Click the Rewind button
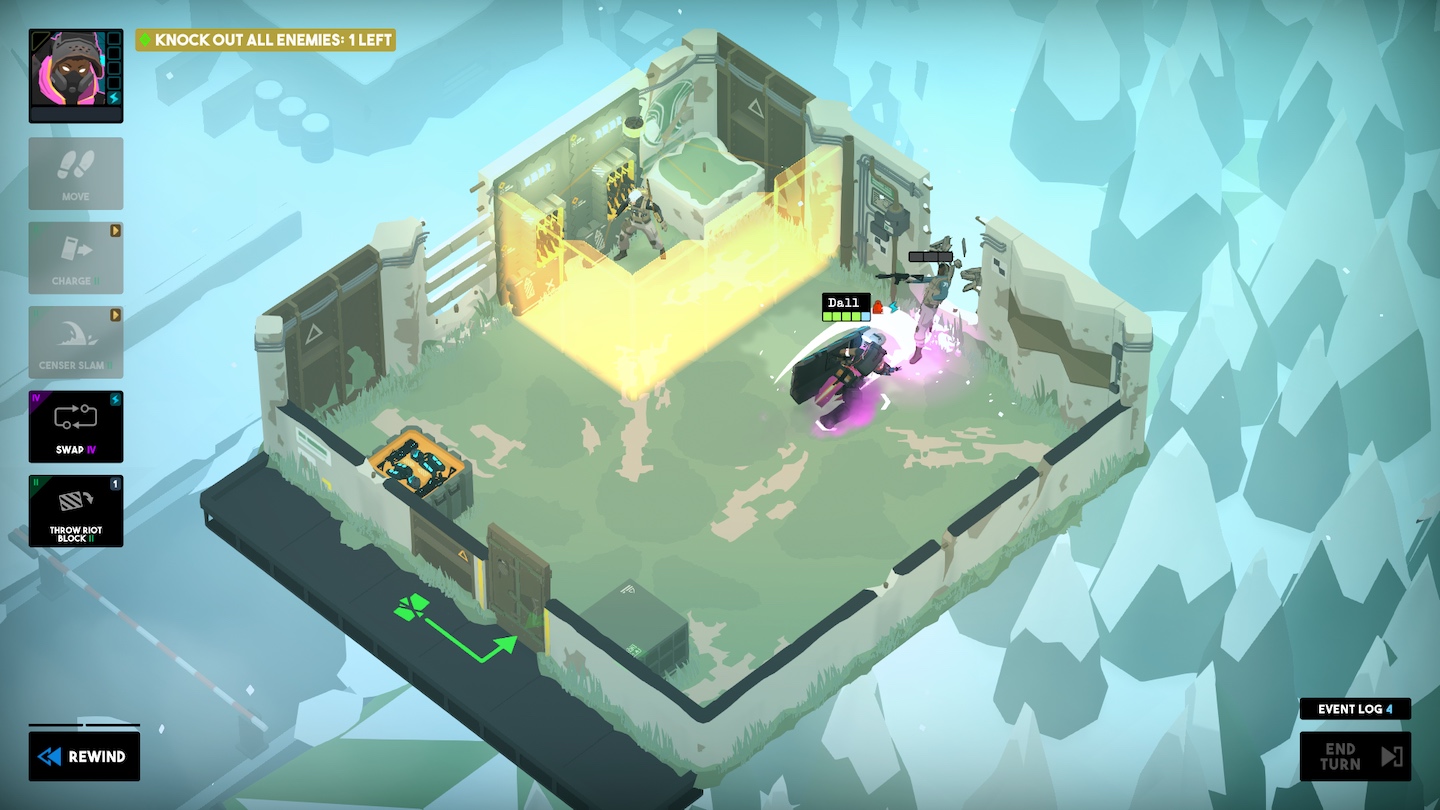 [x=84, y=757]
